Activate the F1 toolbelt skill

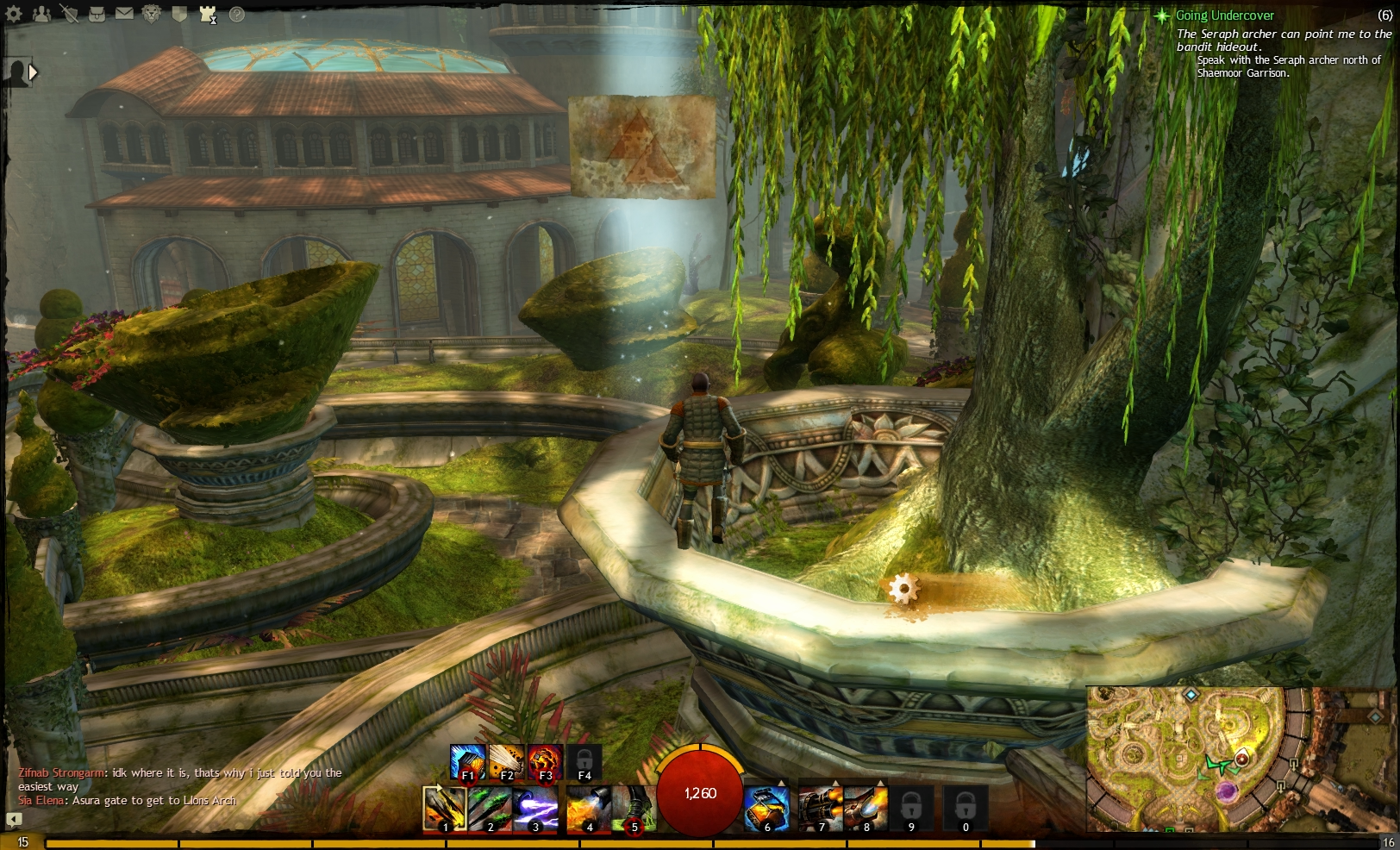point(467,762)
